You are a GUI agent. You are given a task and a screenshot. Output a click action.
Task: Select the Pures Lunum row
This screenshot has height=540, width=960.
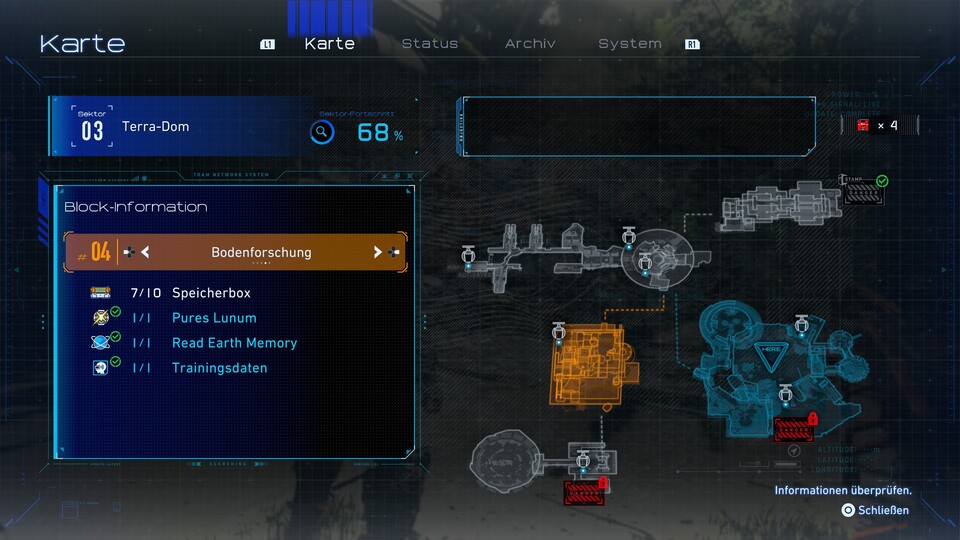(x=214, y=318)
